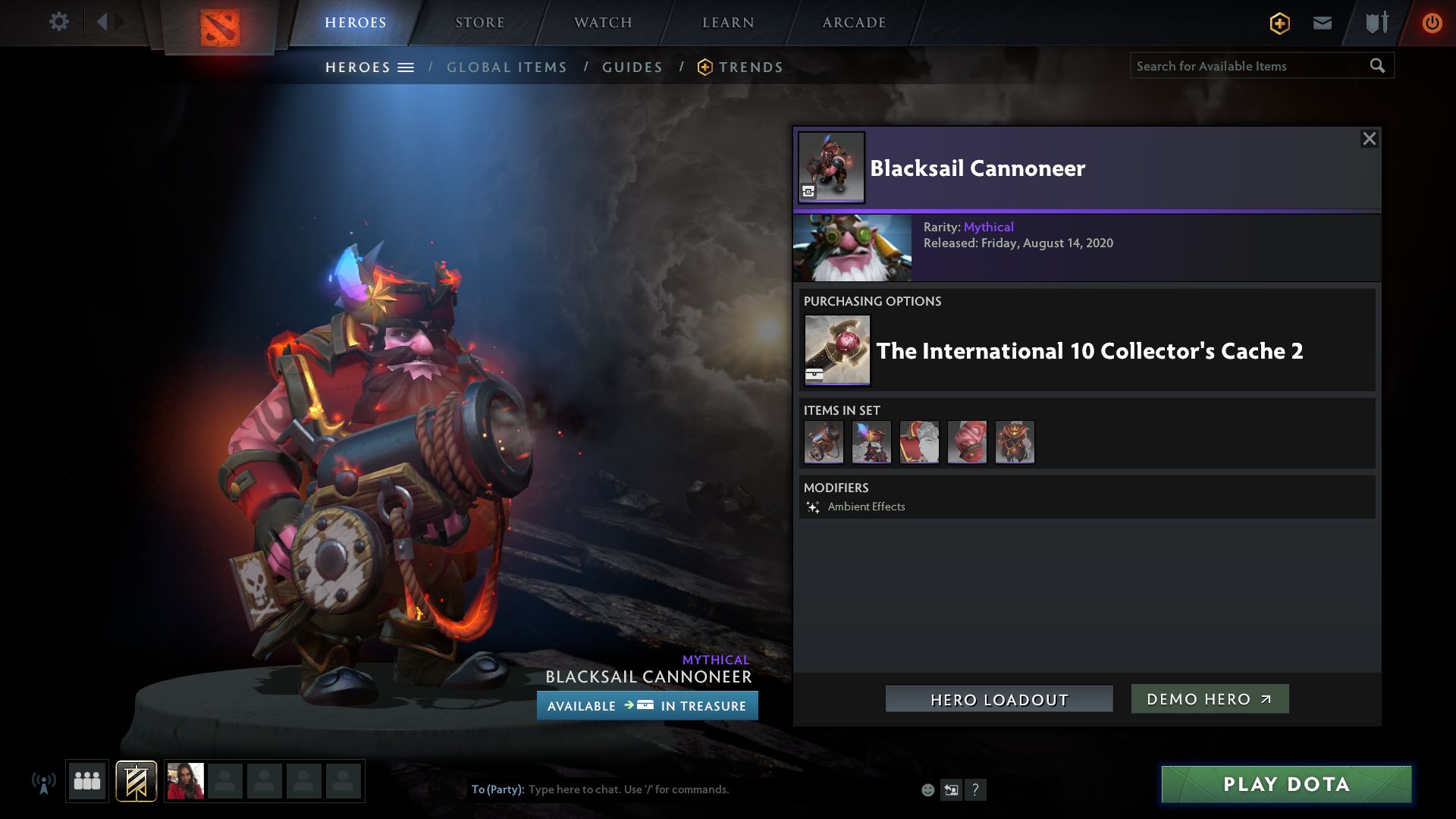Show the Guides section
Viewport: 1456px width, 819px height.
[632, 67]
